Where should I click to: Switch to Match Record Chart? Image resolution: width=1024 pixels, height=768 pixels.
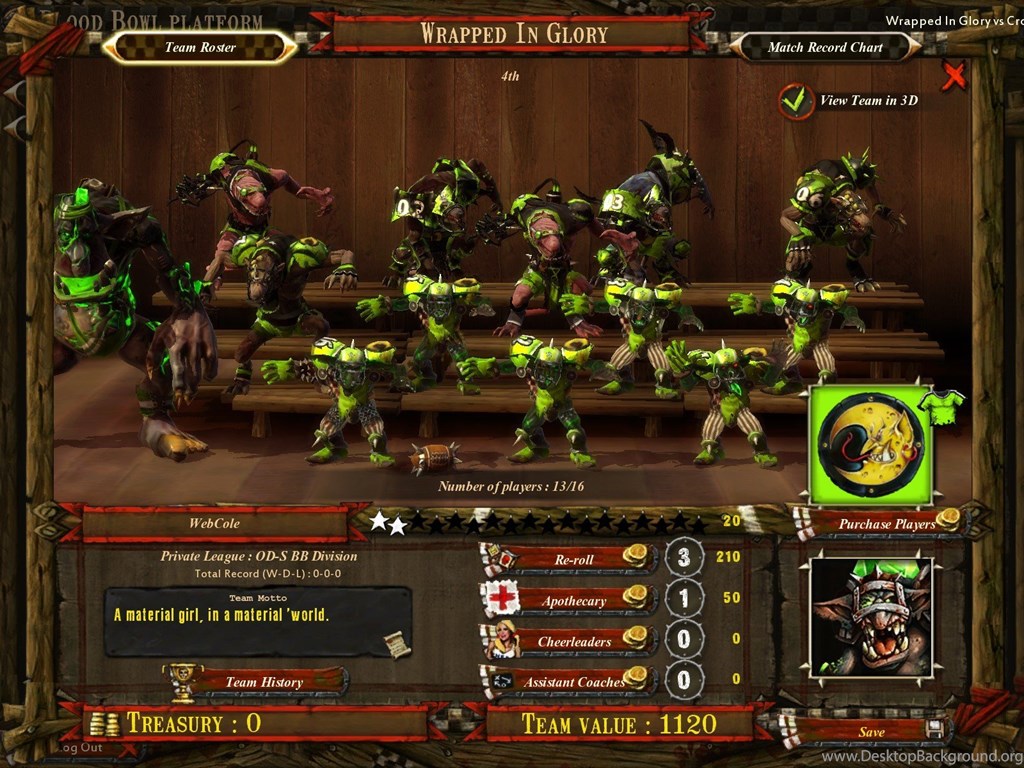click(825, 47)
